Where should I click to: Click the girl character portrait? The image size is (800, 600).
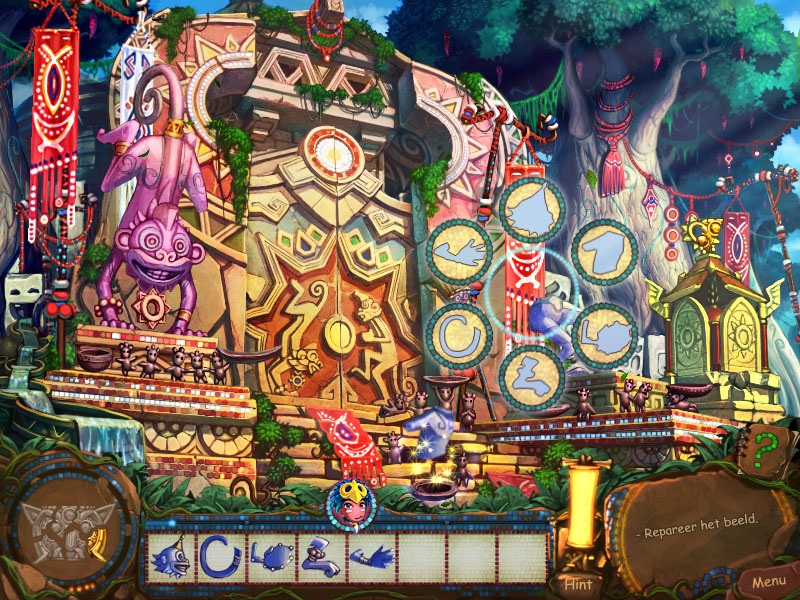pyautogui.click(x=351, y=503)
